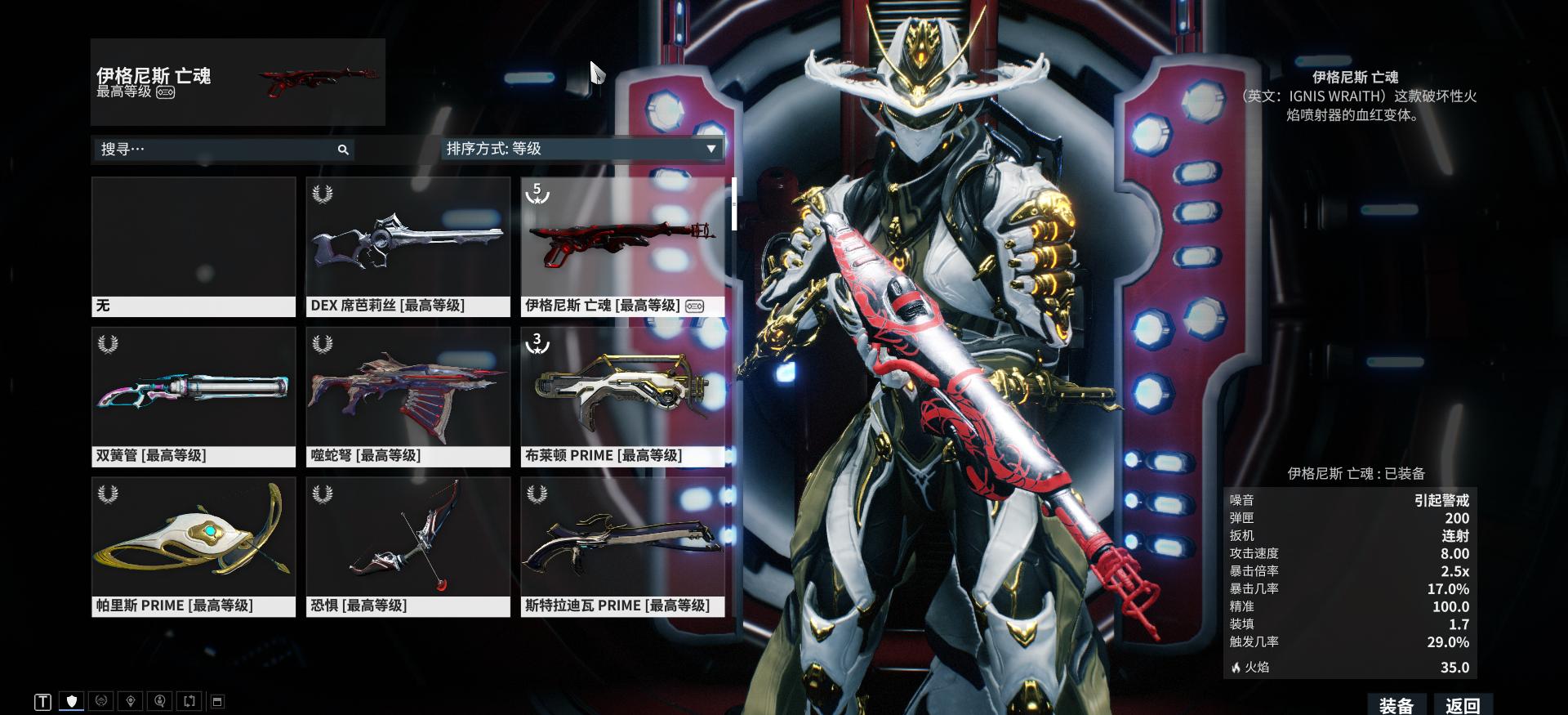Click the laurel badge on 双簧管 thumbnail

click(x=106, y=343)
